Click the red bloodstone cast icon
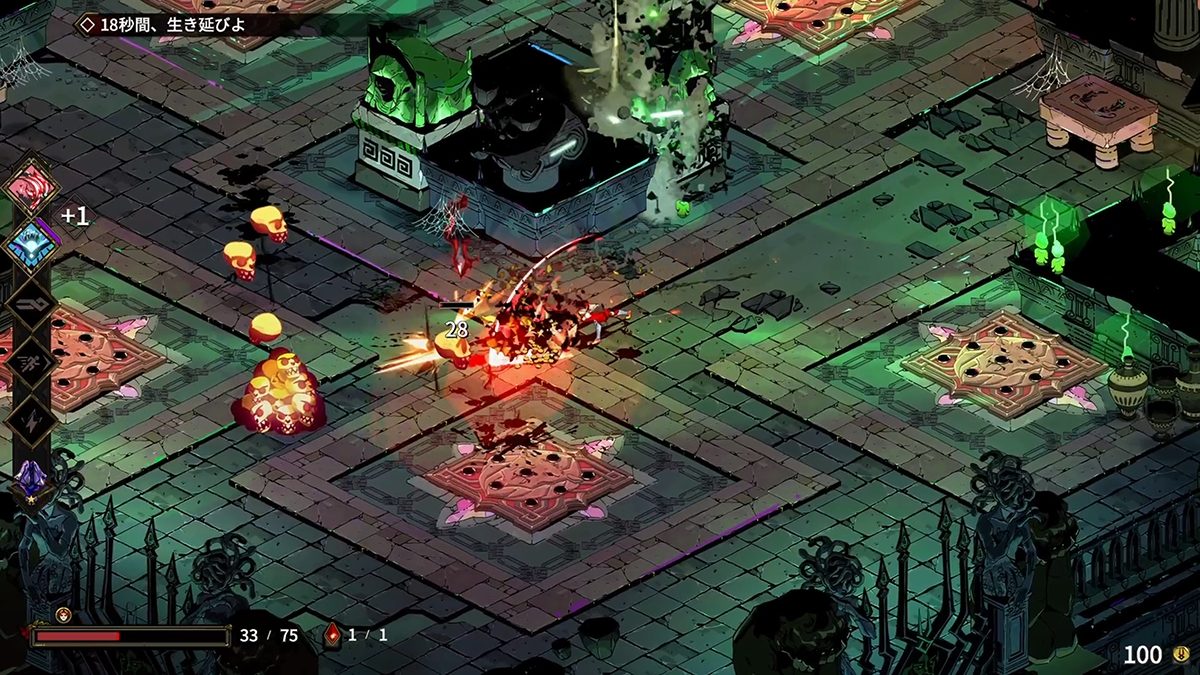This screenshot has width=1200, height=675. click(x=333, y=635)
